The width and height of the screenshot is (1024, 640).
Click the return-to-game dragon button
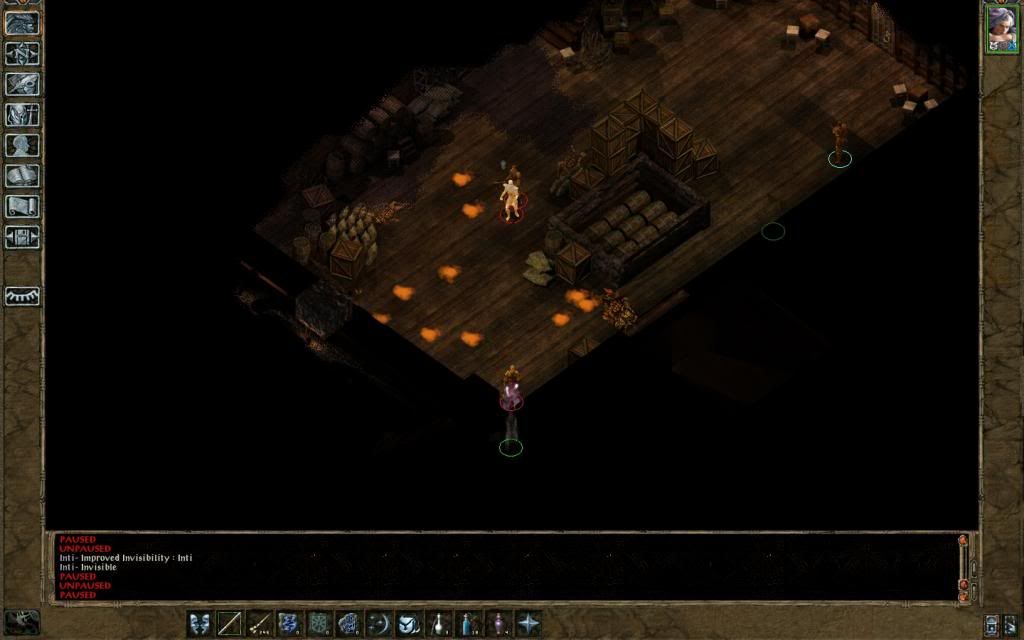[22, 22]
